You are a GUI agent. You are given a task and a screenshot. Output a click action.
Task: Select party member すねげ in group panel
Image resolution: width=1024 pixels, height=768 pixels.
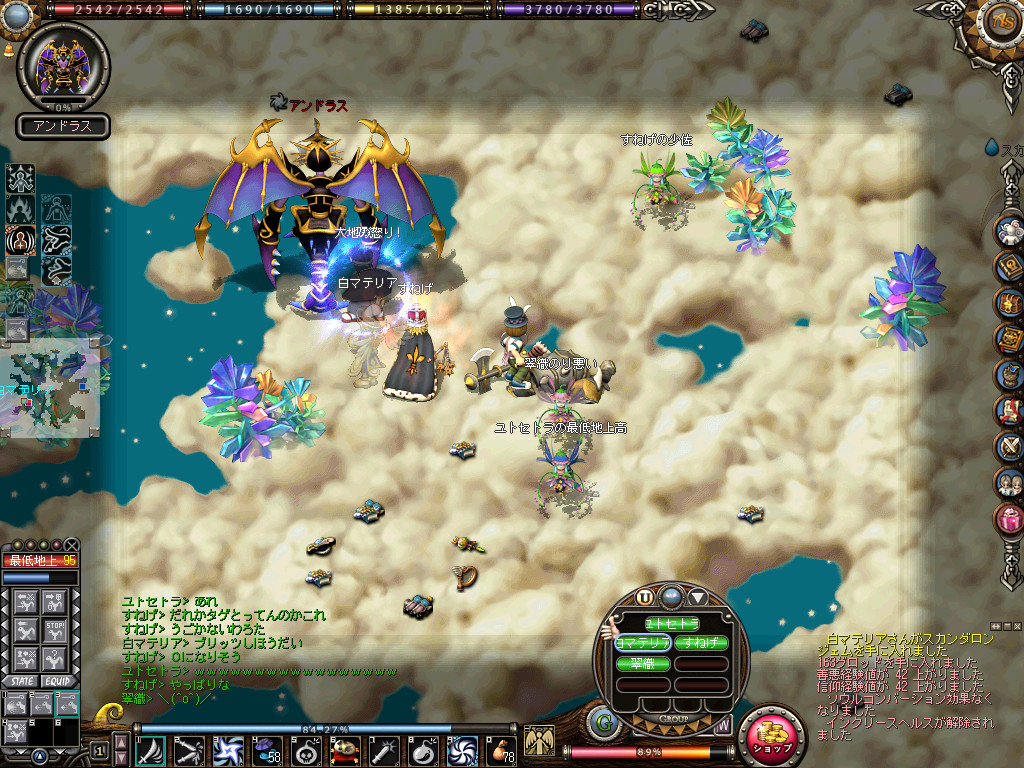click(x=700, y=643)
